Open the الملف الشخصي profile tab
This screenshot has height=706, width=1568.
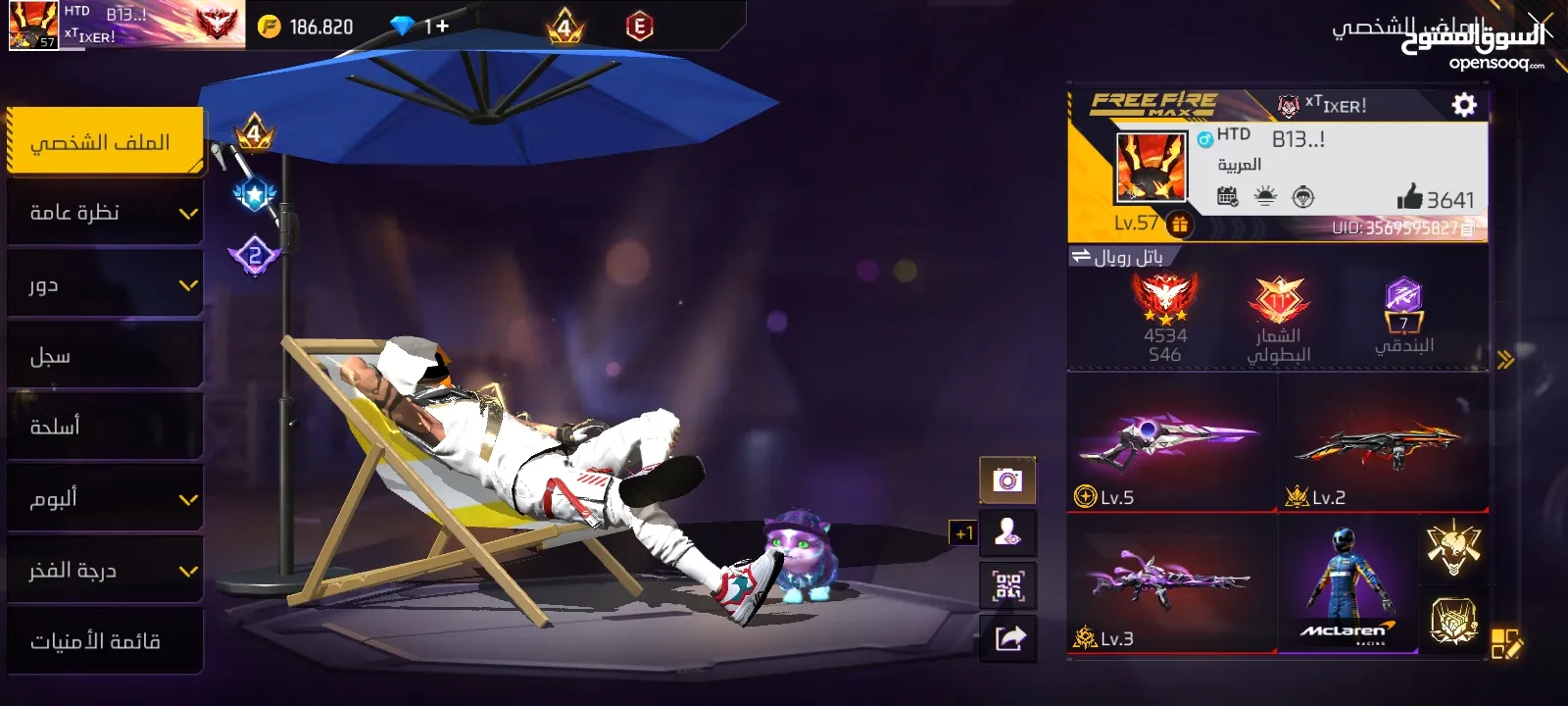104,142
